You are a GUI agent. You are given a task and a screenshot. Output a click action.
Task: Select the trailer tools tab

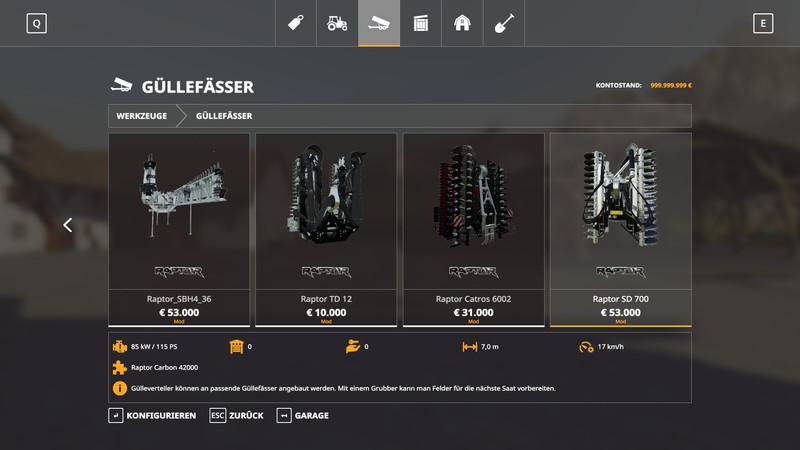(x=379, y=23)
